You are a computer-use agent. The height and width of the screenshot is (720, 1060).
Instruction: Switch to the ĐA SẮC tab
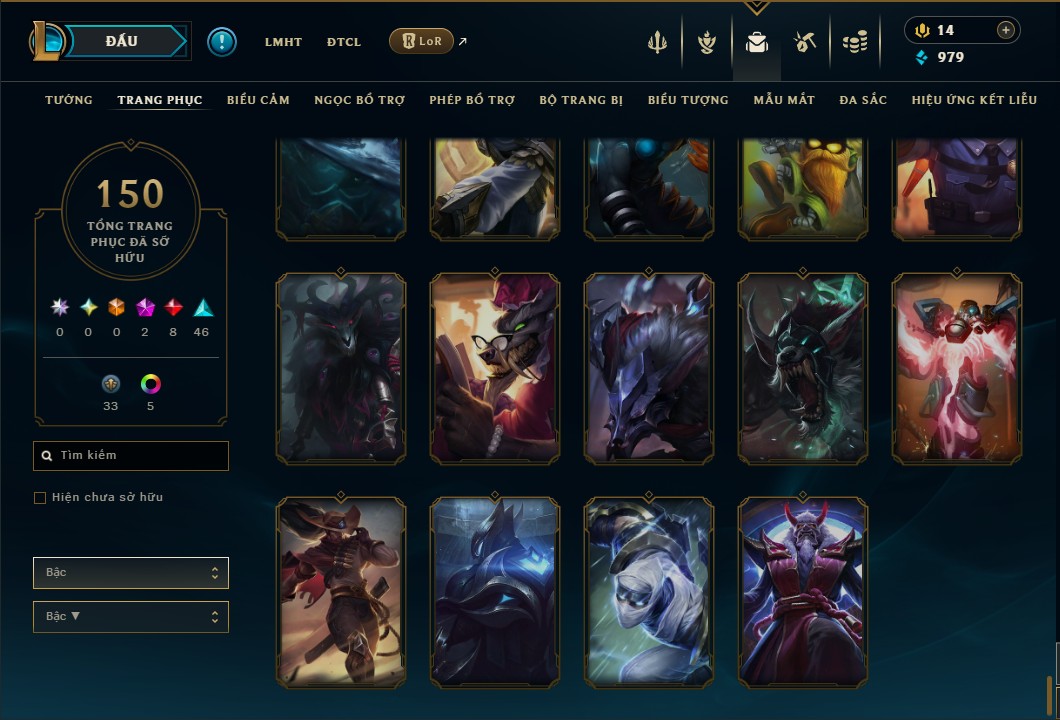coord(863,100)
